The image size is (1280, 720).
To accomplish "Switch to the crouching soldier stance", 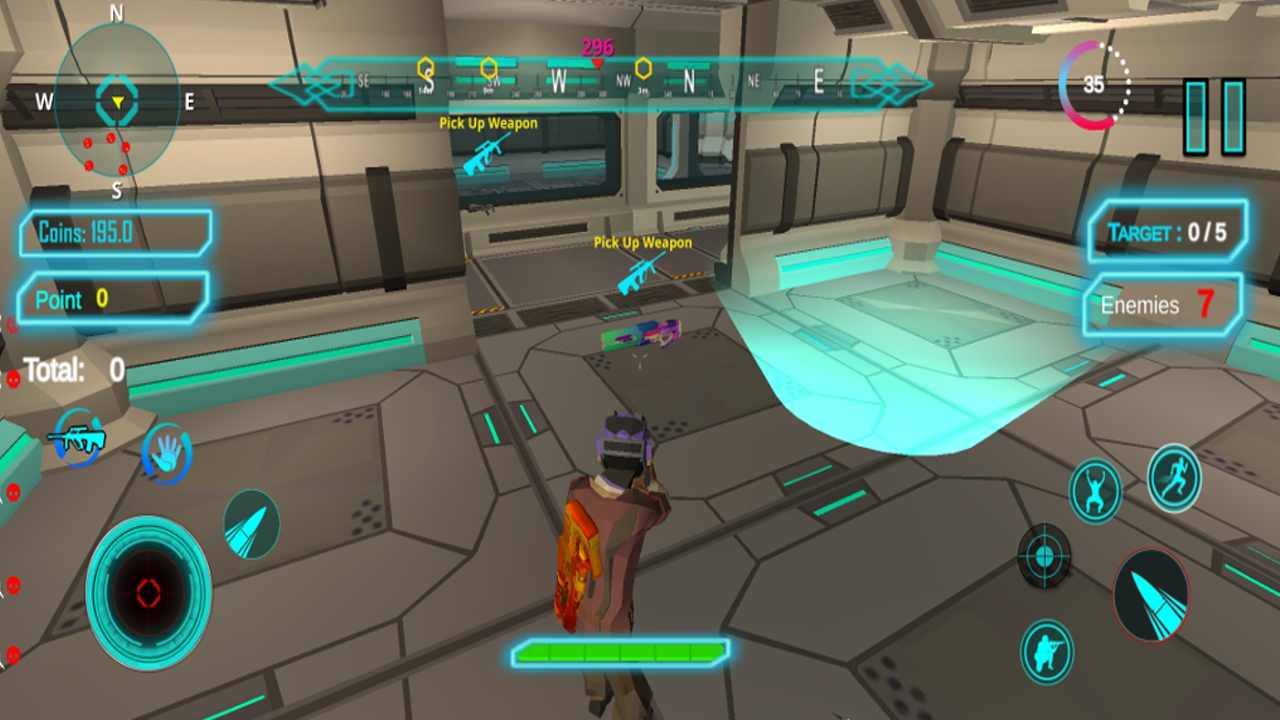I will 1047,652.
